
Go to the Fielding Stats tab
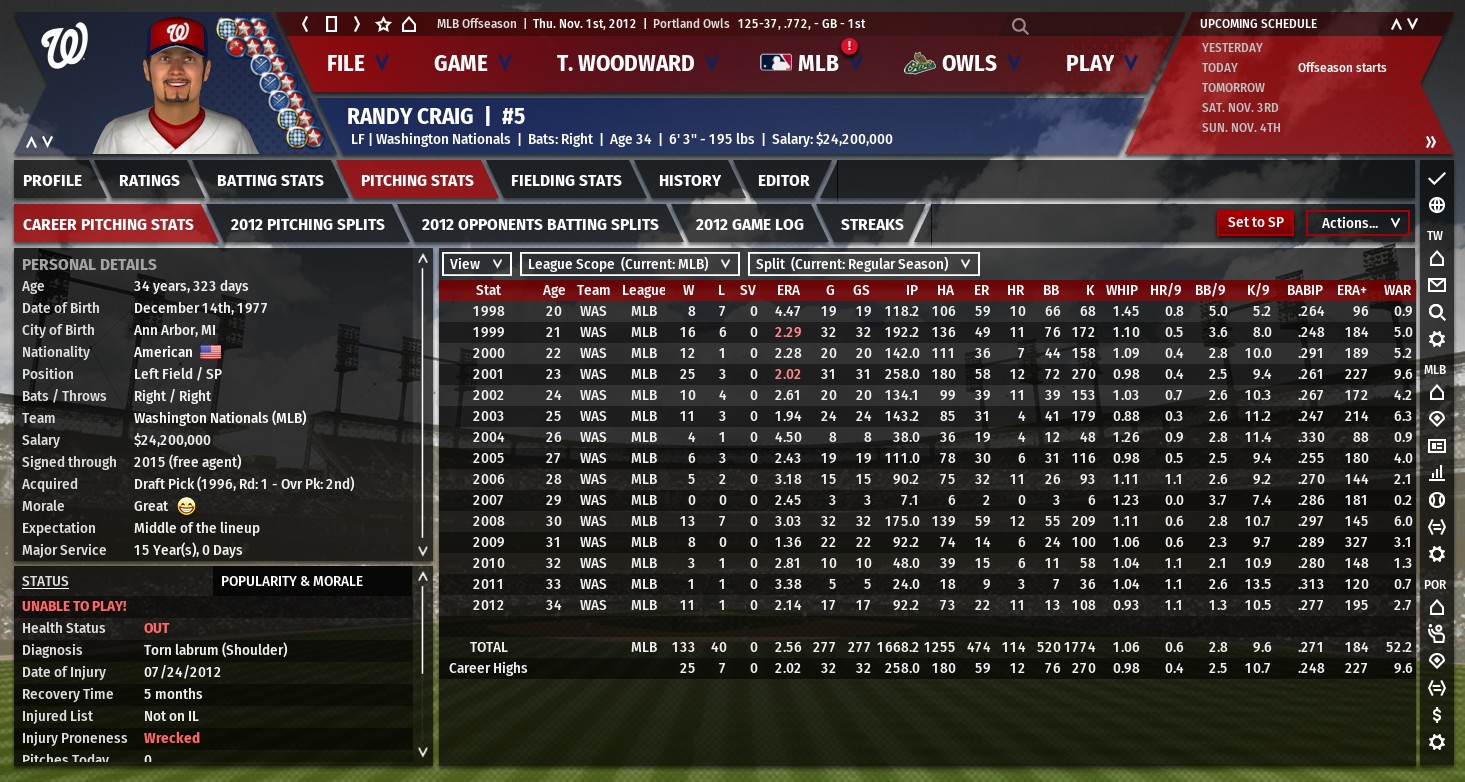coord(566,181)
